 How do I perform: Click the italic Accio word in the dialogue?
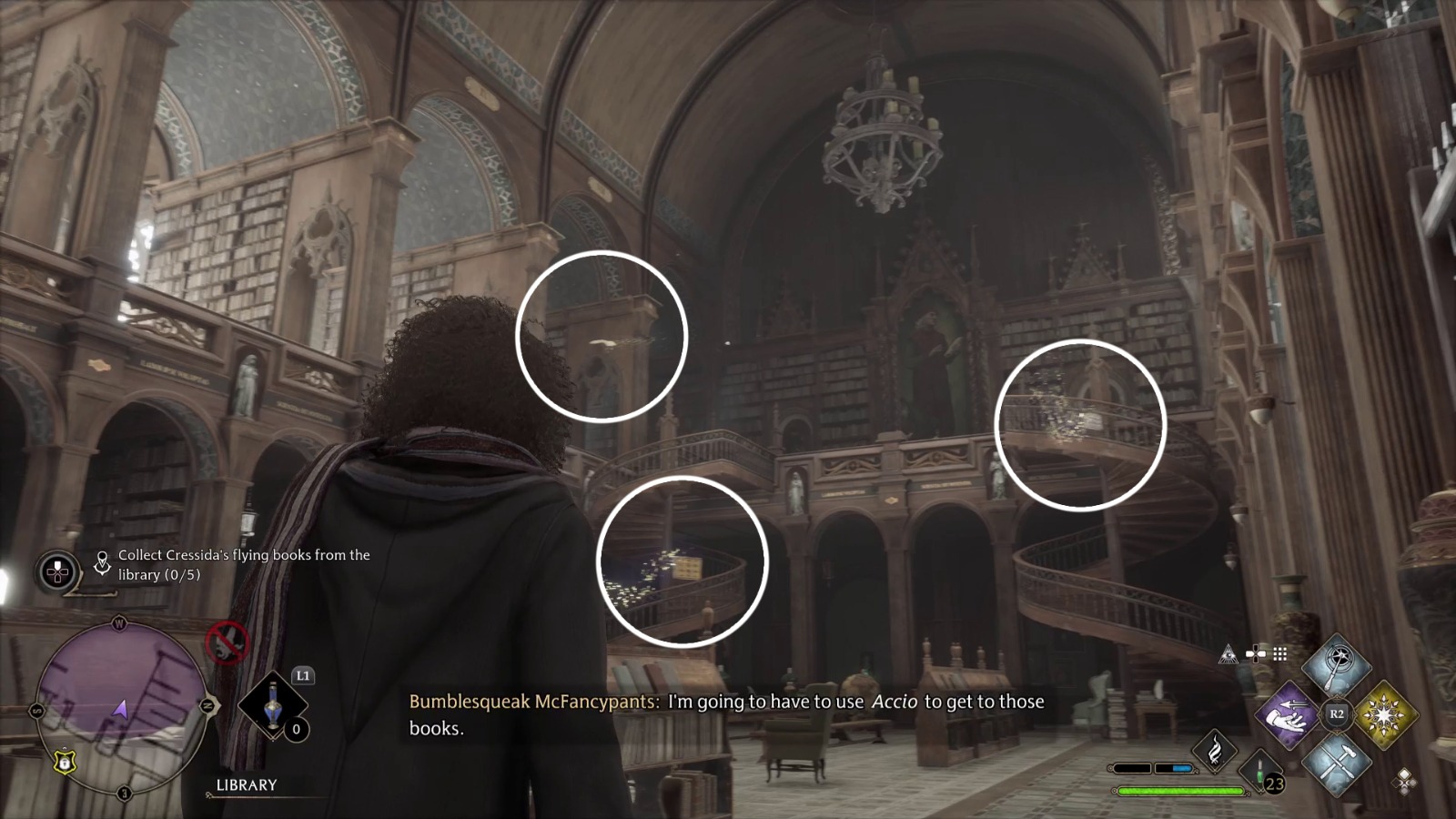pyautogui.click(x=895, y=702)
